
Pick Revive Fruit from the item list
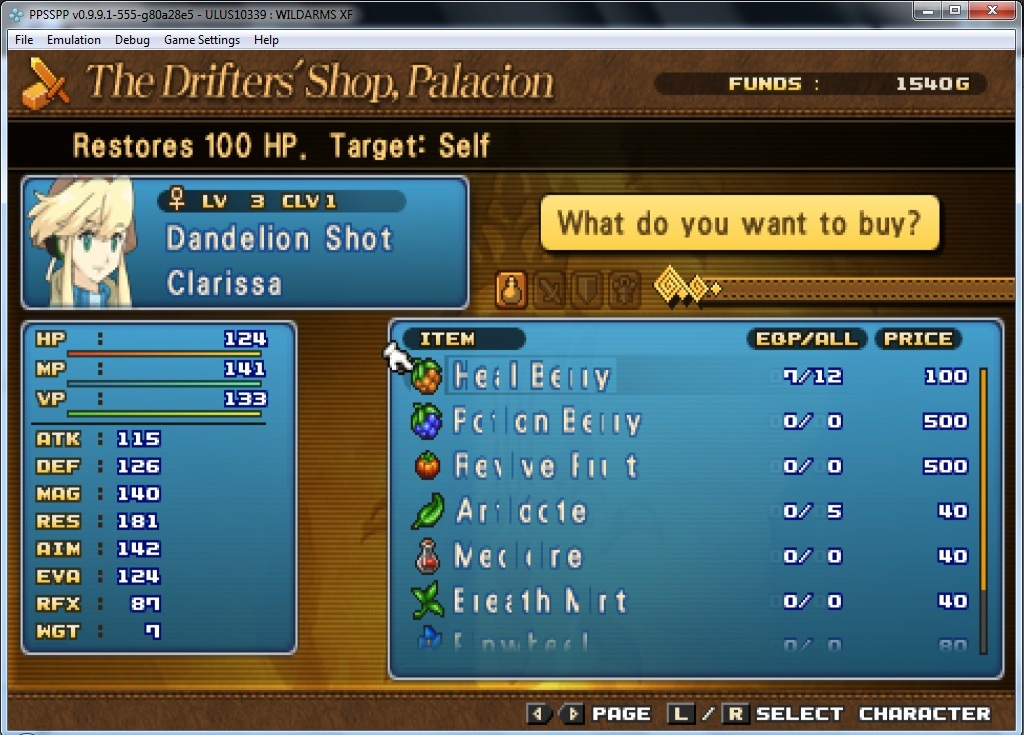point(545,466)
